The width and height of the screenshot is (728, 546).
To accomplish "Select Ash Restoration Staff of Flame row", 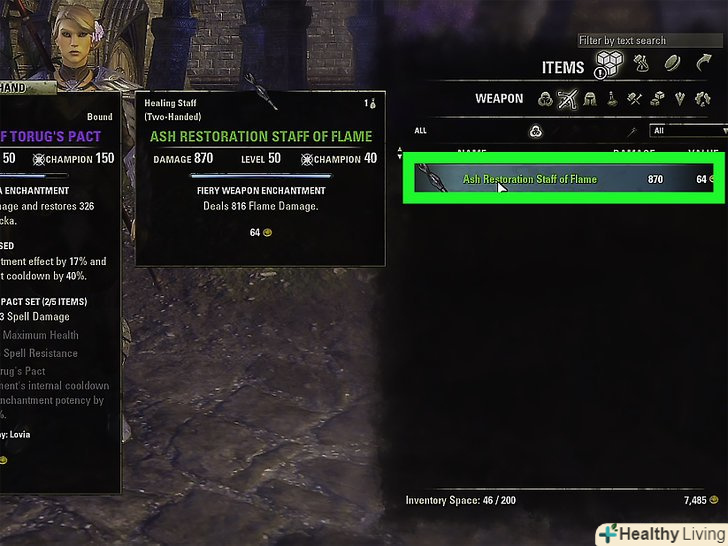I will coord(560,180).
